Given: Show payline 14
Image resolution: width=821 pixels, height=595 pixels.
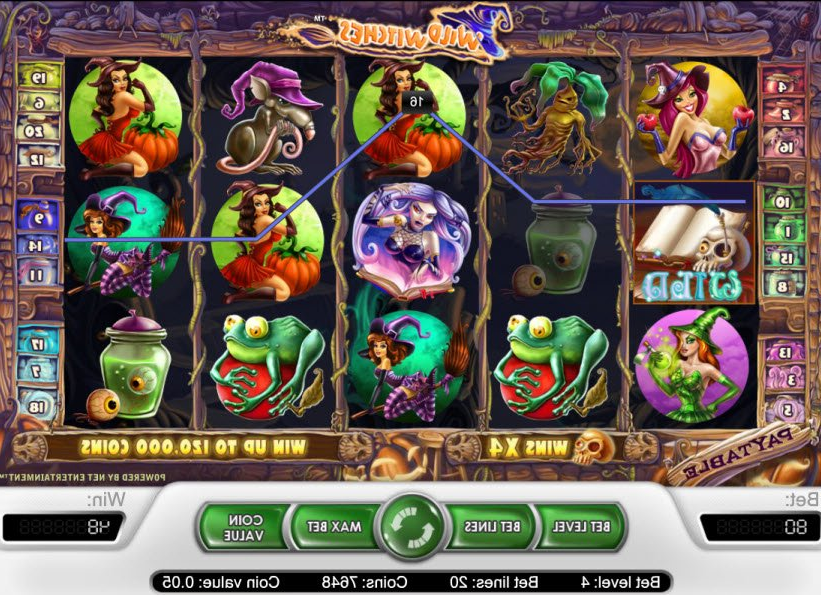Looking at the screenshot, I should tap(37, 244).
